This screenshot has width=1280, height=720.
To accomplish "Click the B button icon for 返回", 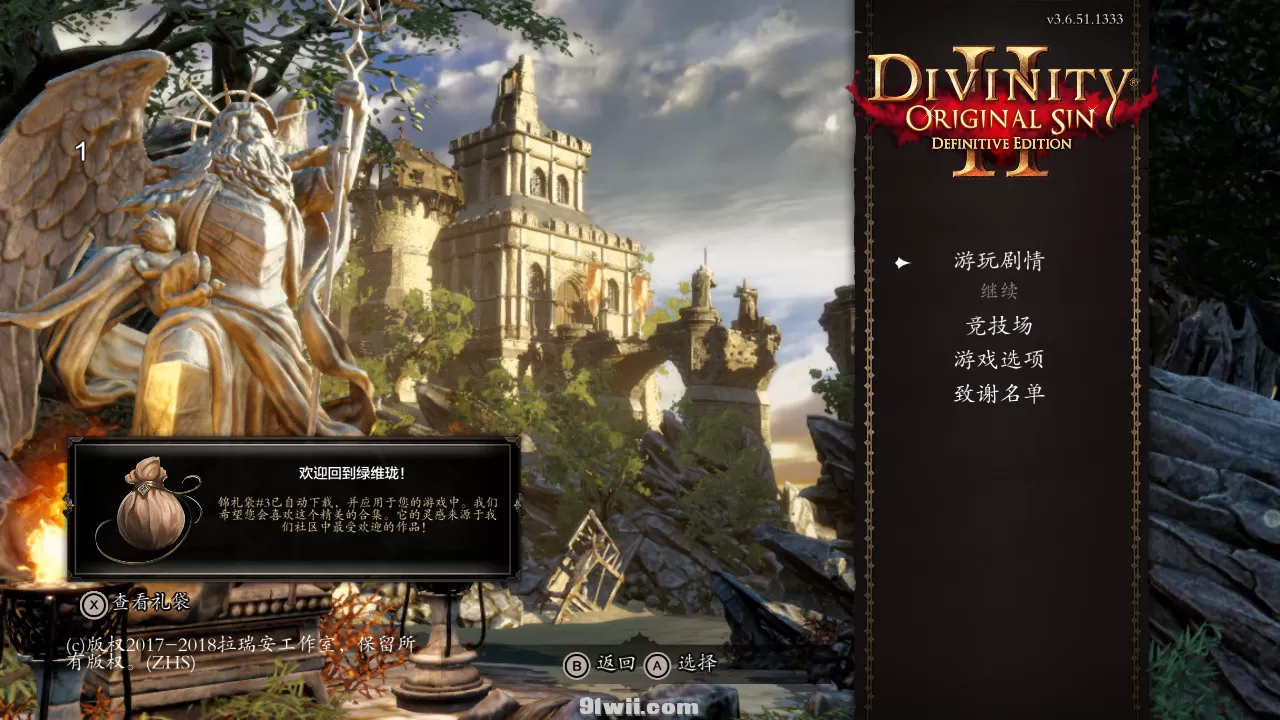I will pos(575,663).
